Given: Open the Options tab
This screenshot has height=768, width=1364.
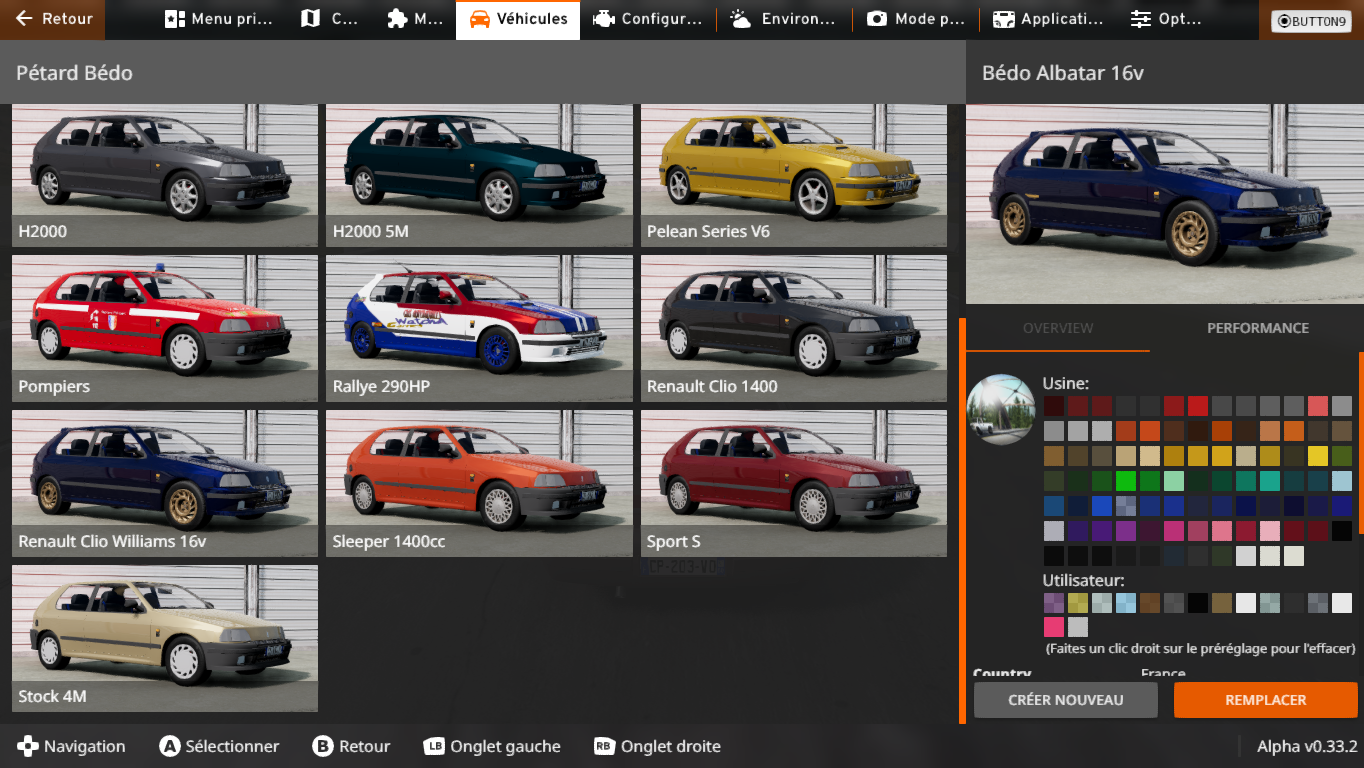Looking at the screenshot, I should [1166, 19].
